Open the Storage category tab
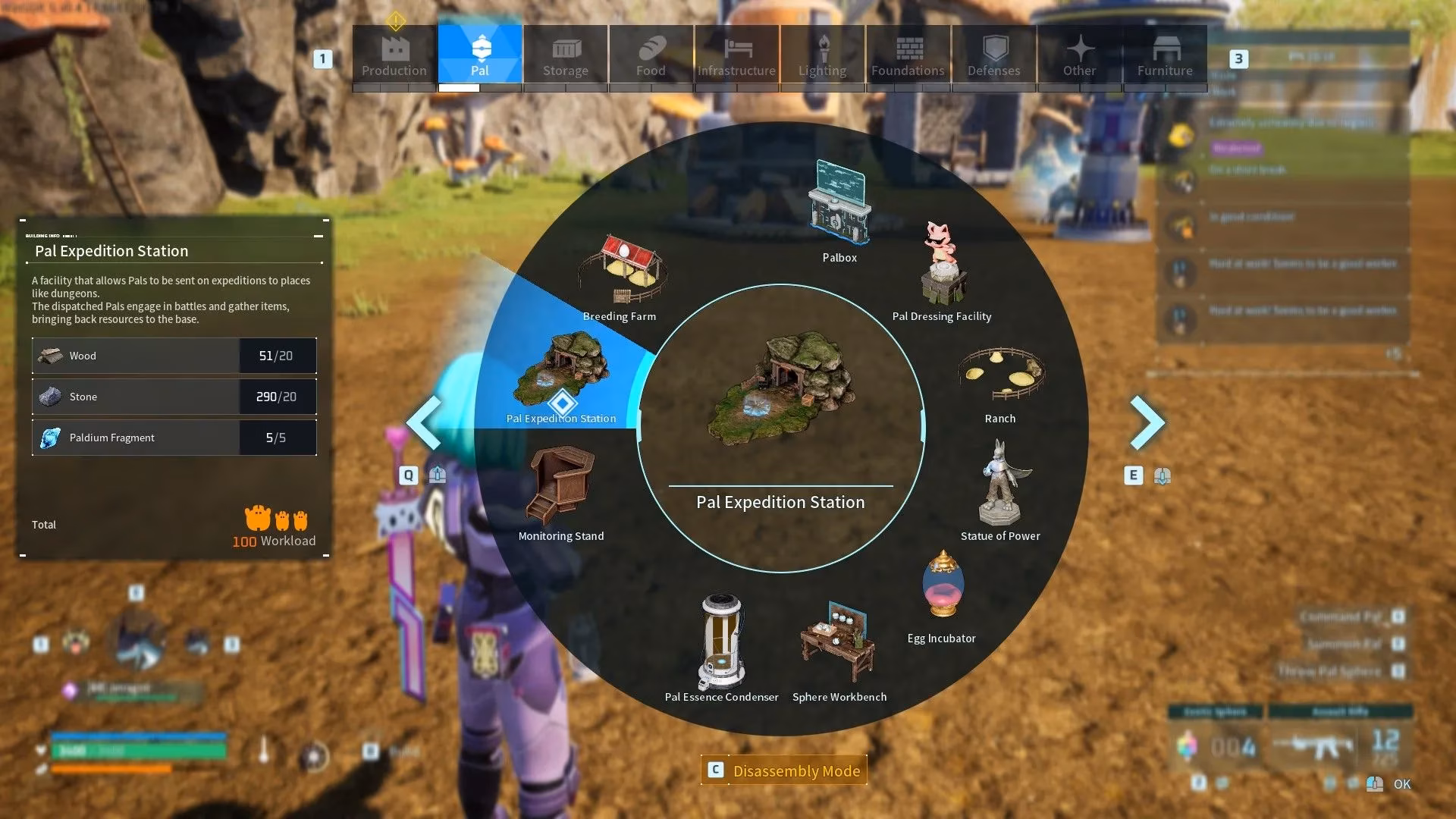 click(x=565, y=55)
